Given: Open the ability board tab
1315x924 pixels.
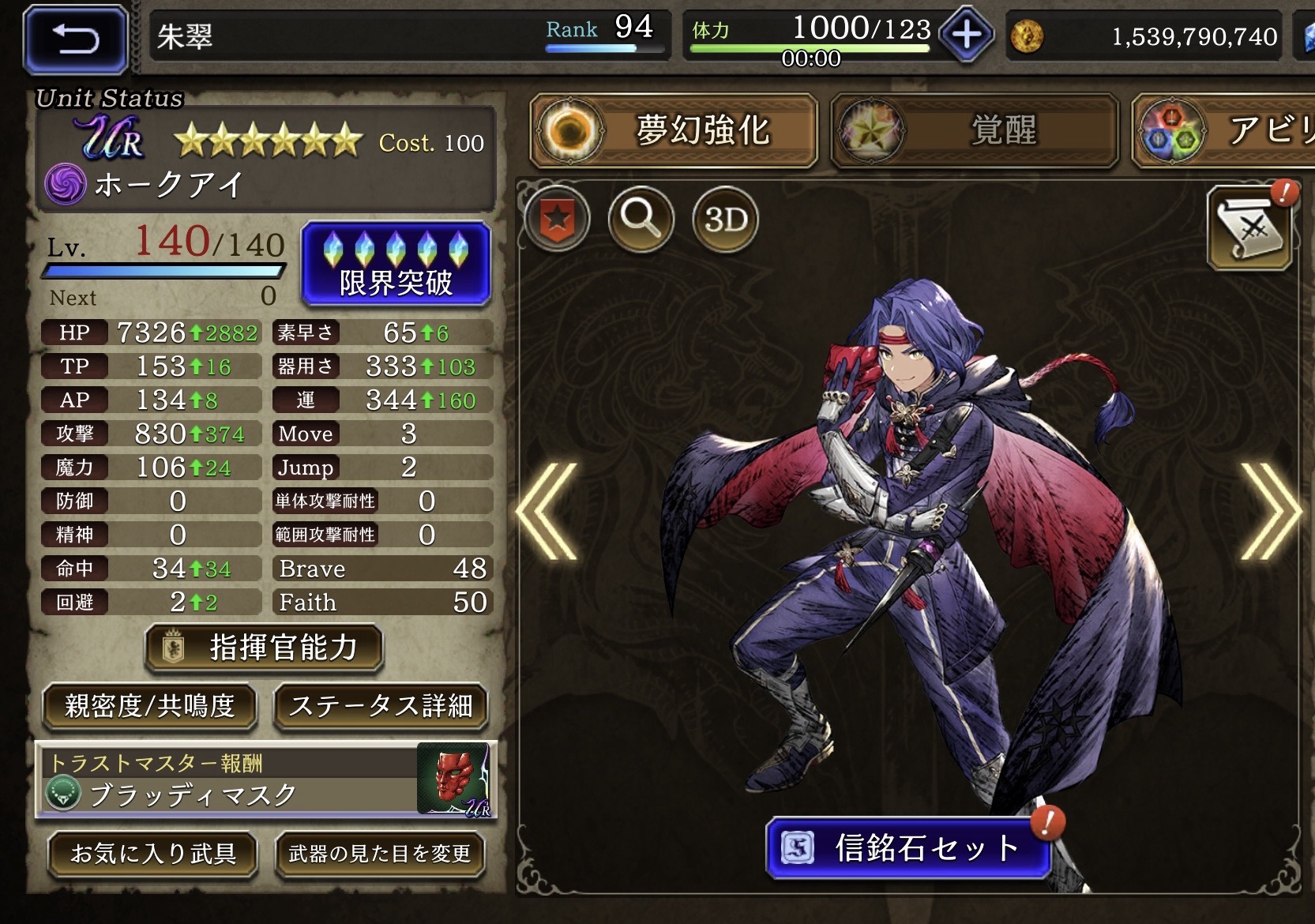Looking at the screenshot, I should click(1224, 130).
